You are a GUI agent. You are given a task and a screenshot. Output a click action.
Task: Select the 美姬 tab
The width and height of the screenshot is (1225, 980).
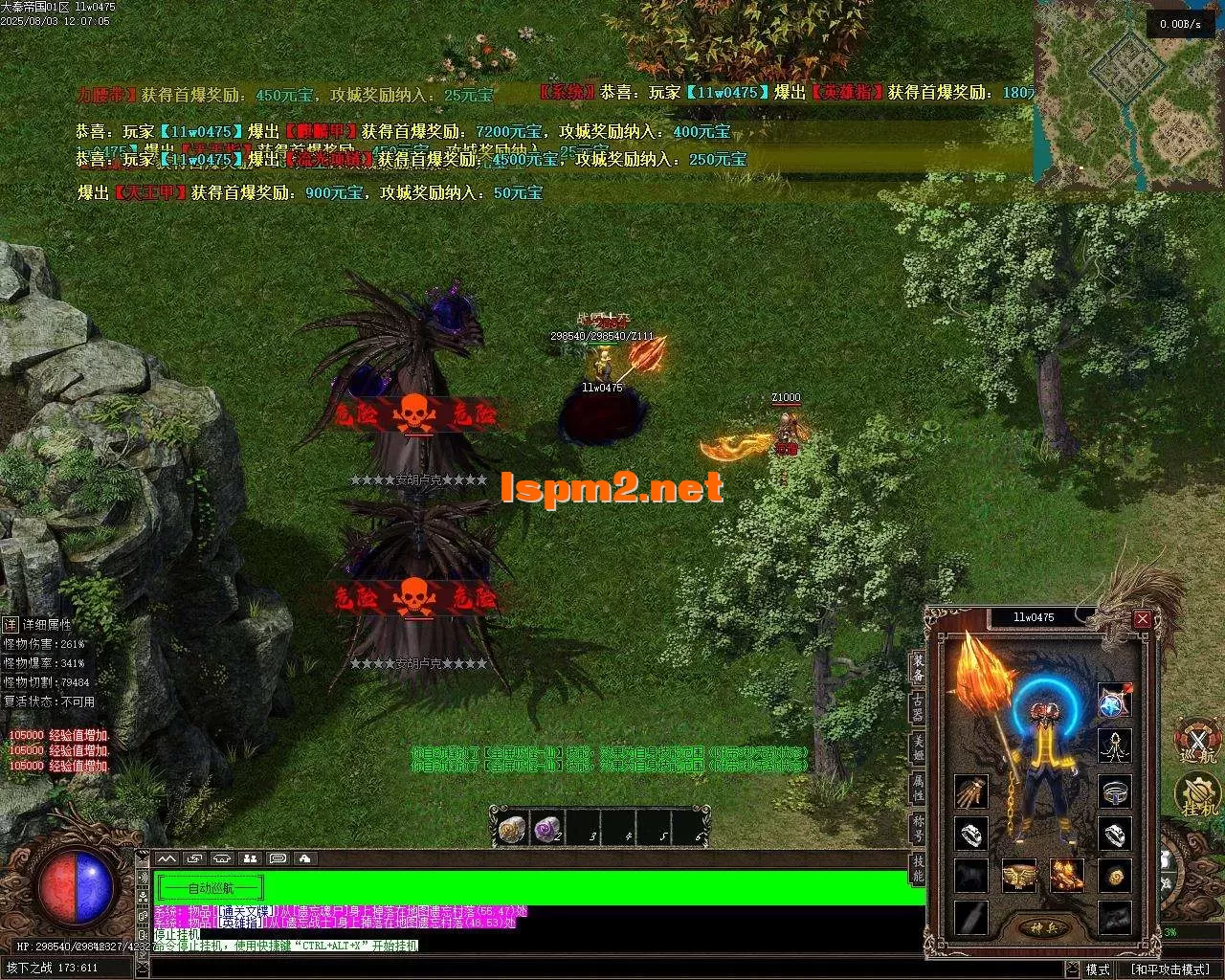click(918, 747)
